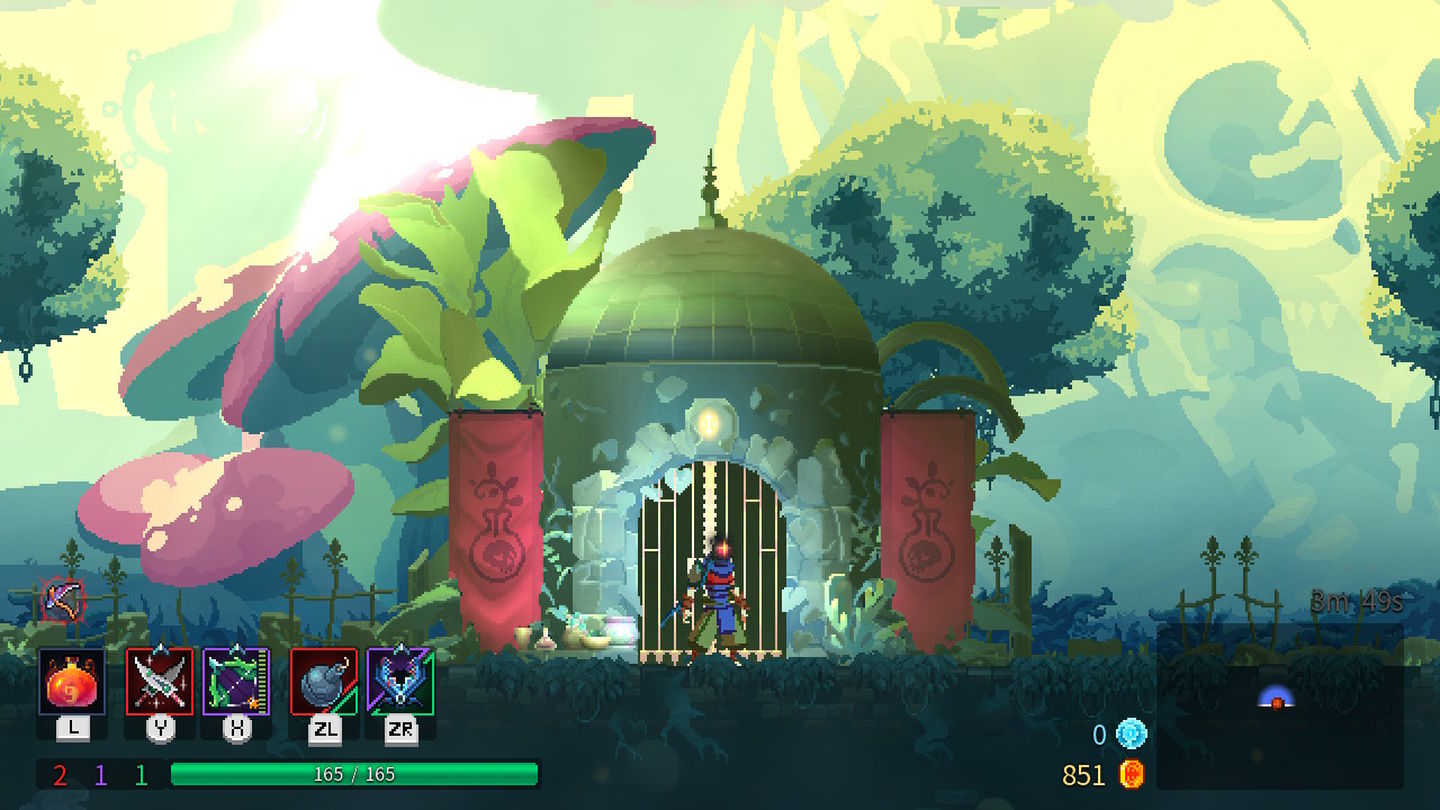
Task: Select the green bow weapon slot
Action: click(x=237, y=681)
